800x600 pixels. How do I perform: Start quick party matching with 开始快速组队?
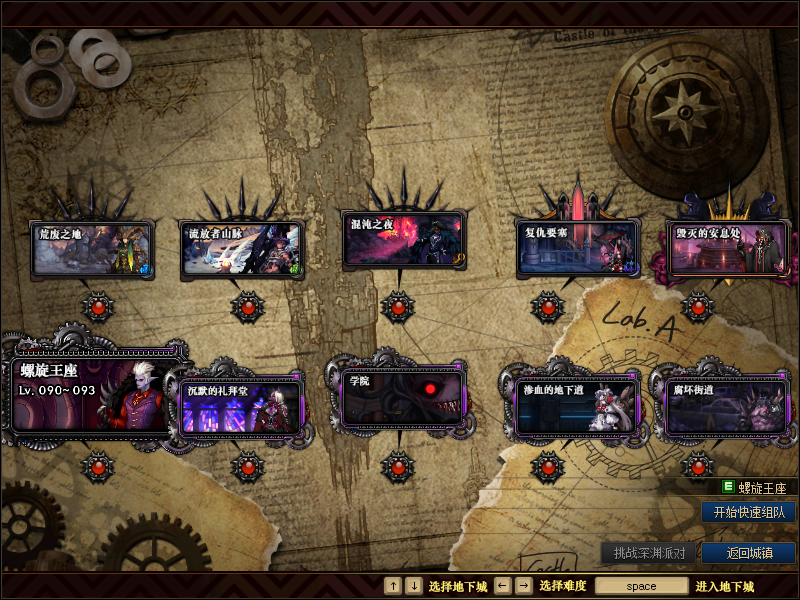tap(748, 512)
